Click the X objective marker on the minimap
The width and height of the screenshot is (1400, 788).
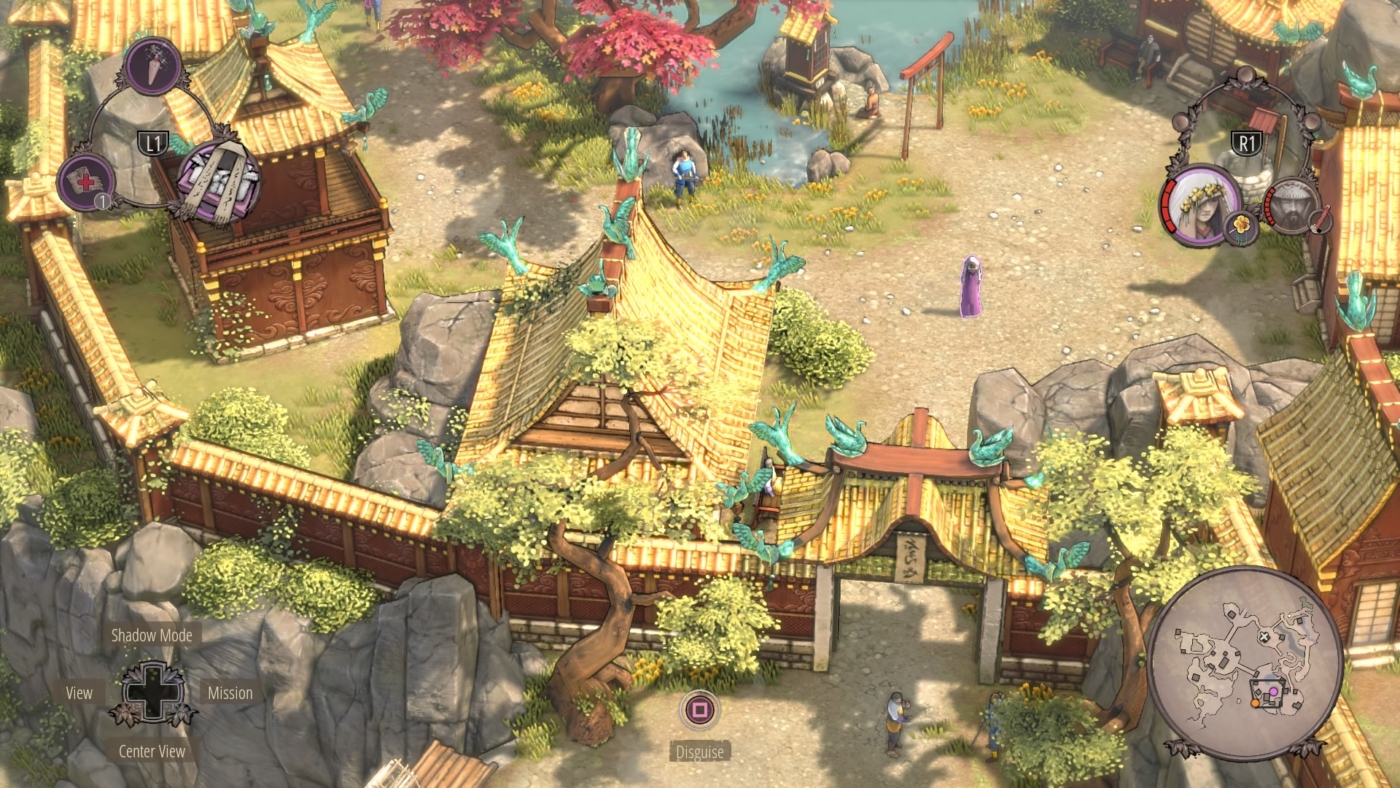point(1265,635)
